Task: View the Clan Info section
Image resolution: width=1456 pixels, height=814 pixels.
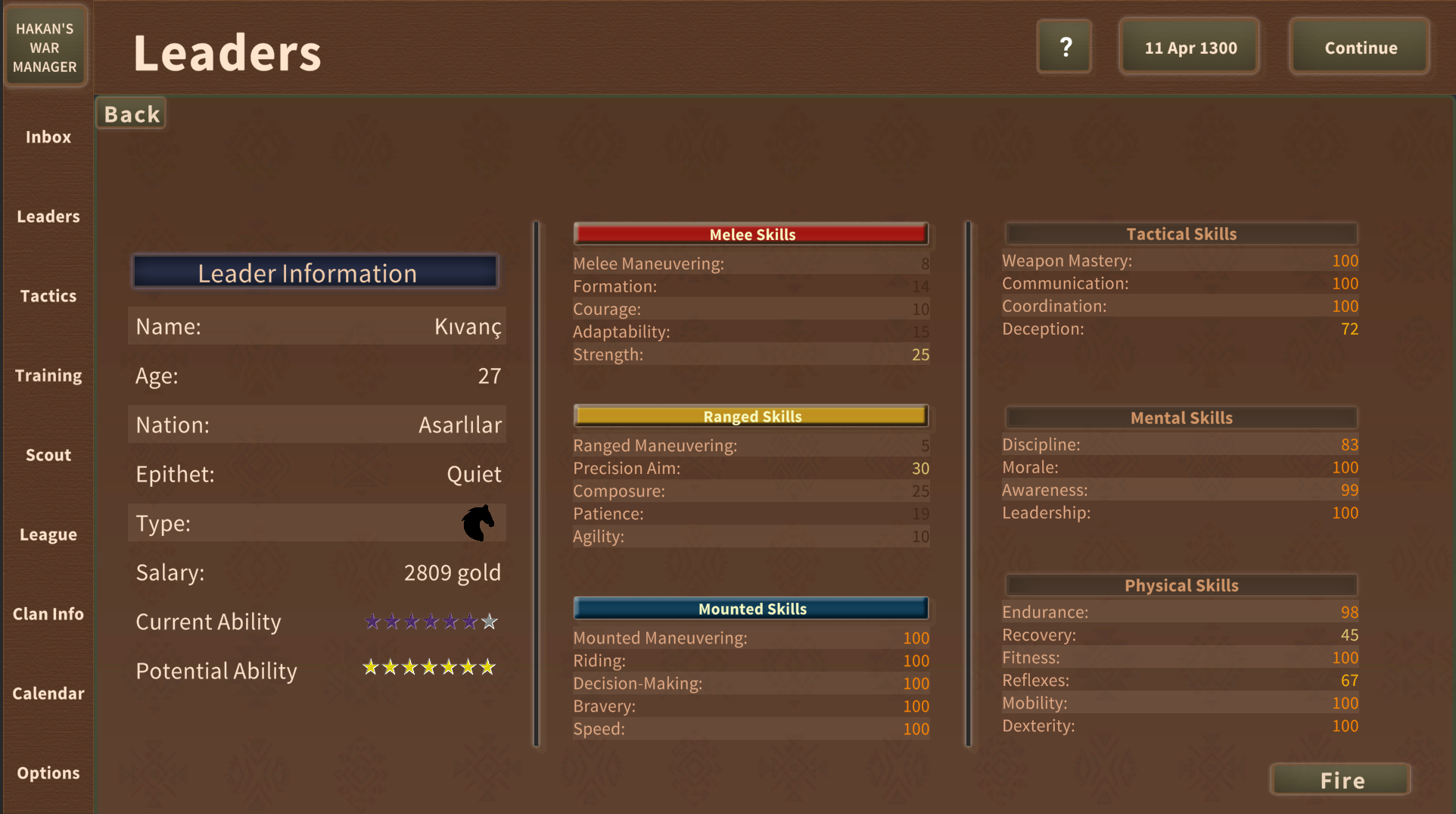Action: (x=48, y=614)
